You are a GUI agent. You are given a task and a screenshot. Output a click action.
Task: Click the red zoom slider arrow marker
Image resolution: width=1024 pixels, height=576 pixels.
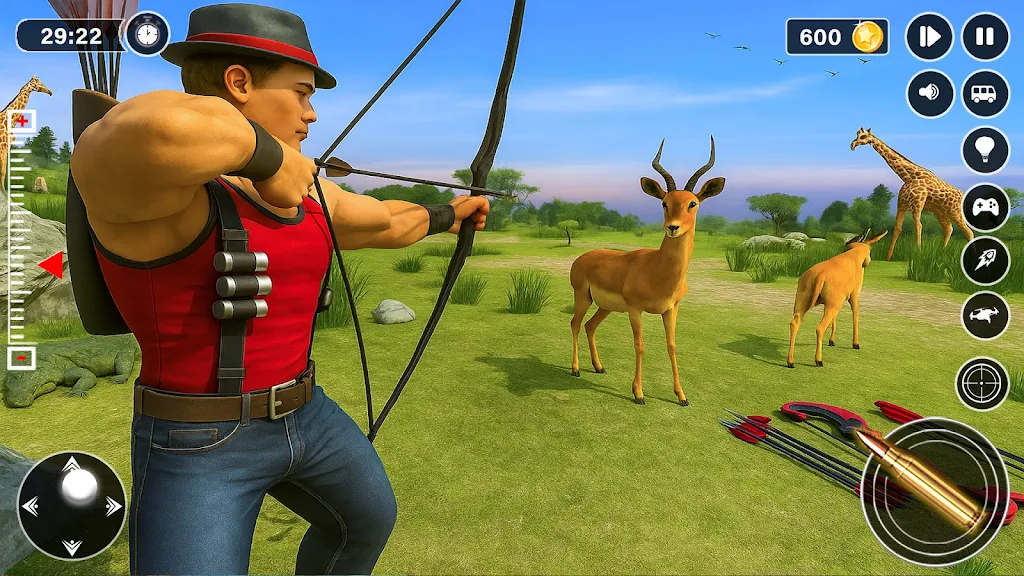pyautogui.click(x=51, y=265)
